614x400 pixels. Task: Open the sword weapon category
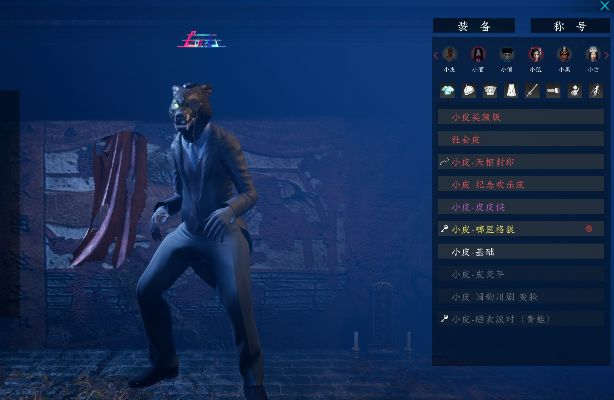532,91
